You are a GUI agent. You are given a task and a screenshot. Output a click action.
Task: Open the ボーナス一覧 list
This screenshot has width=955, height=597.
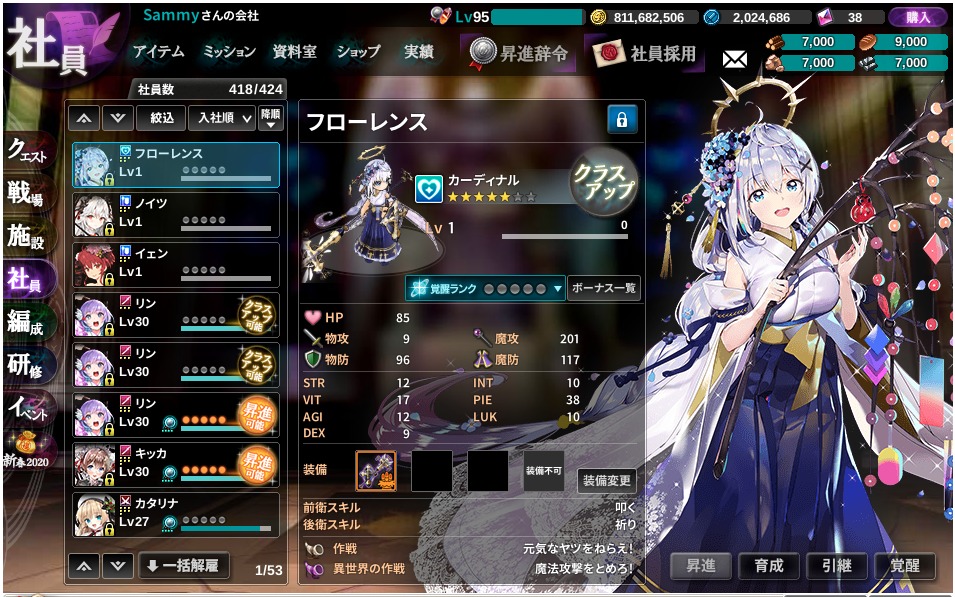point(604,288)
